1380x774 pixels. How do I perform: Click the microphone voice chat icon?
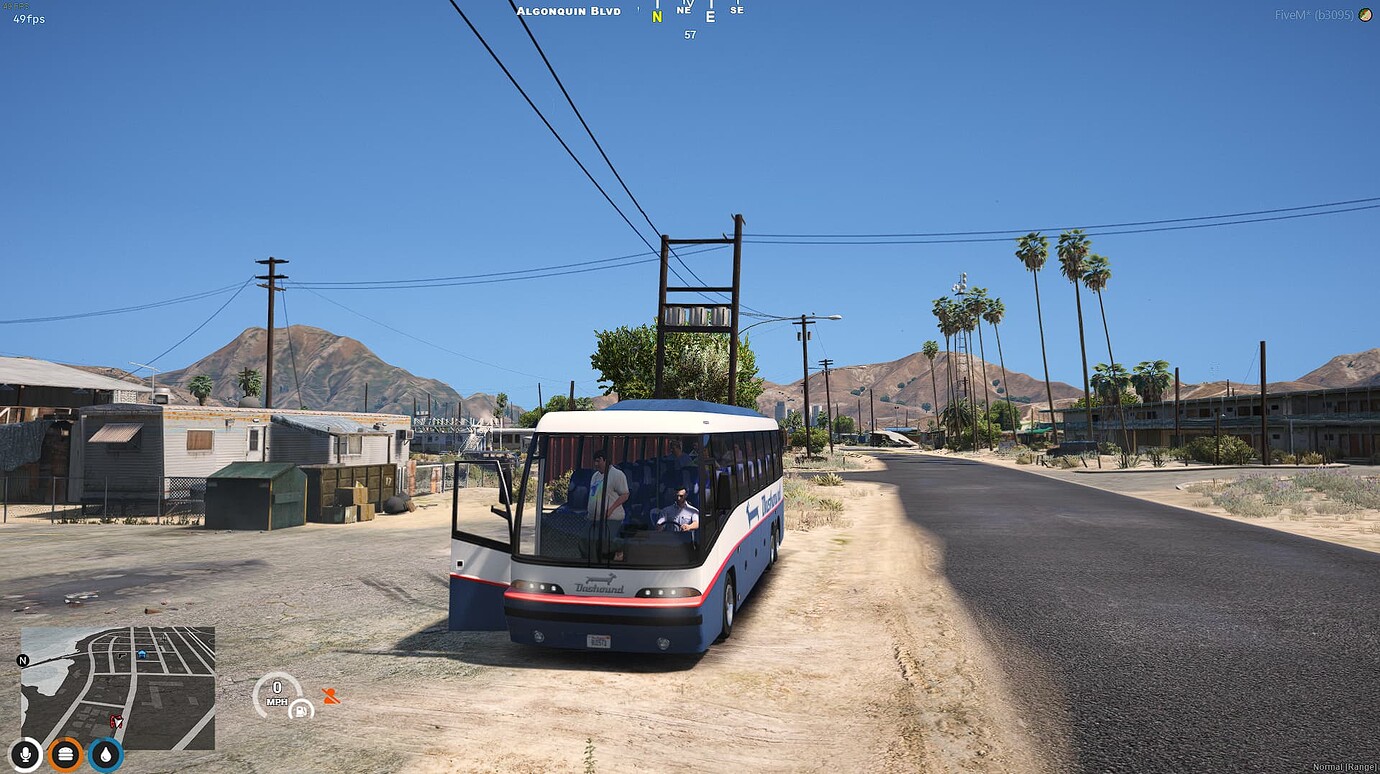(26, 754)
